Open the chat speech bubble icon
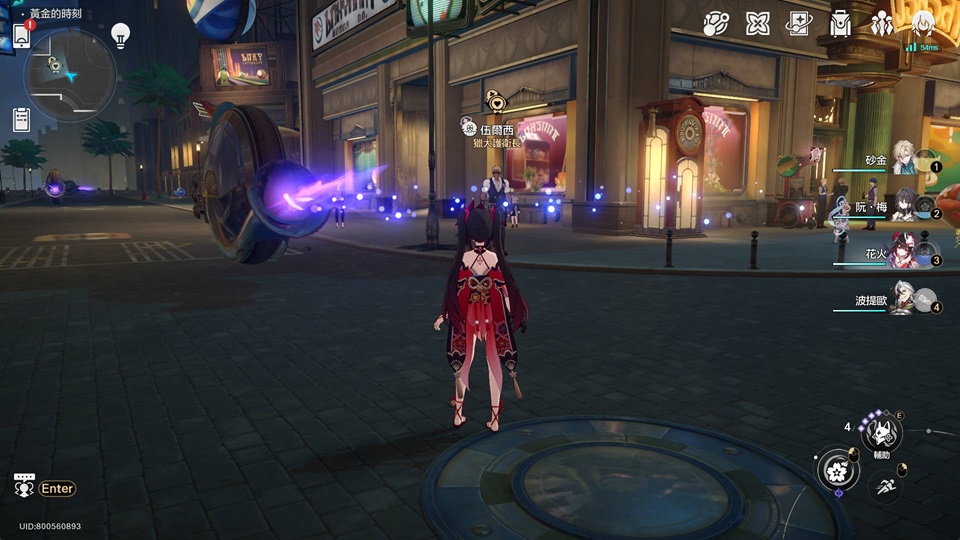The width and height of the screenshot is (960, 540). [24, 487]
